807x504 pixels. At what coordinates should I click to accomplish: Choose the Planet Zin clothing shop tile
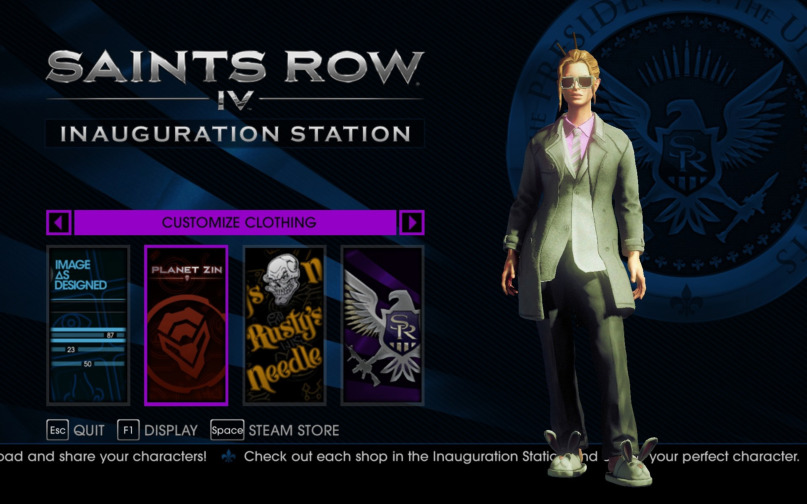(186, 325)
